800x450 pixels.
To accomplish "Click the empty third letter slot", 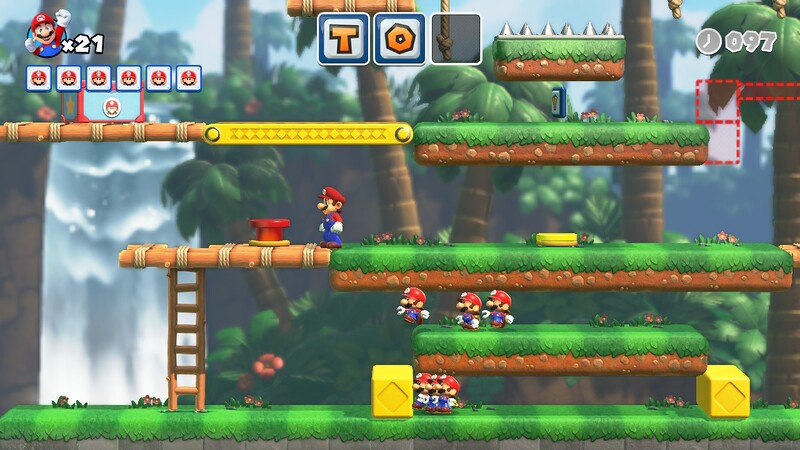I will tap(456, 39).
